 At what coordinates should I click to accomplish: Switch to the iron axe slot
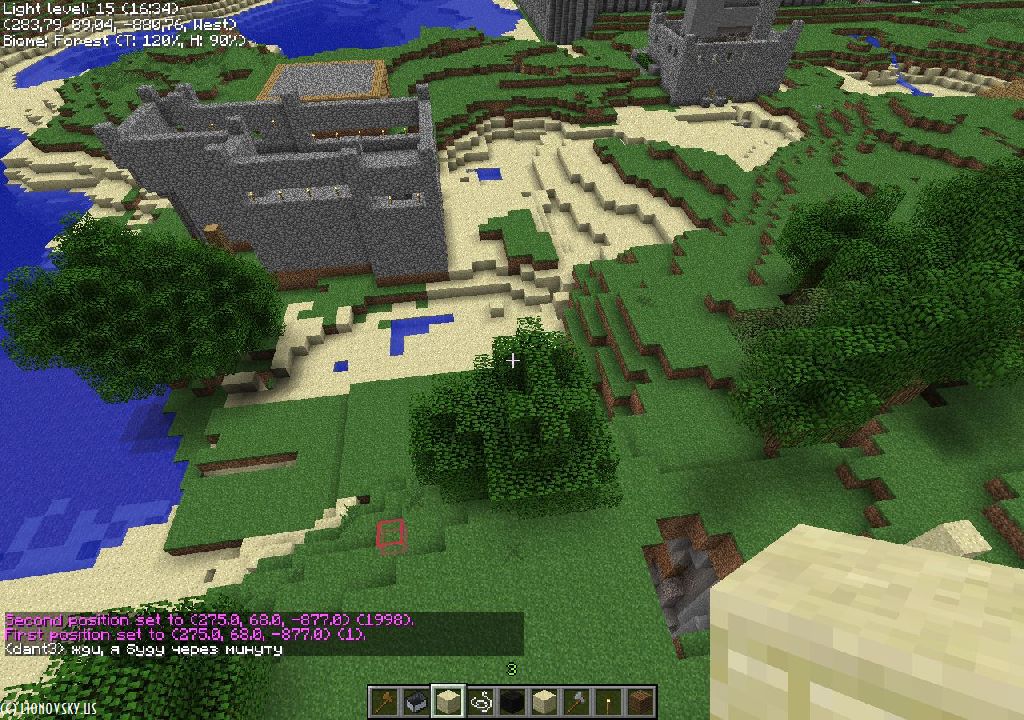point(577,701)
